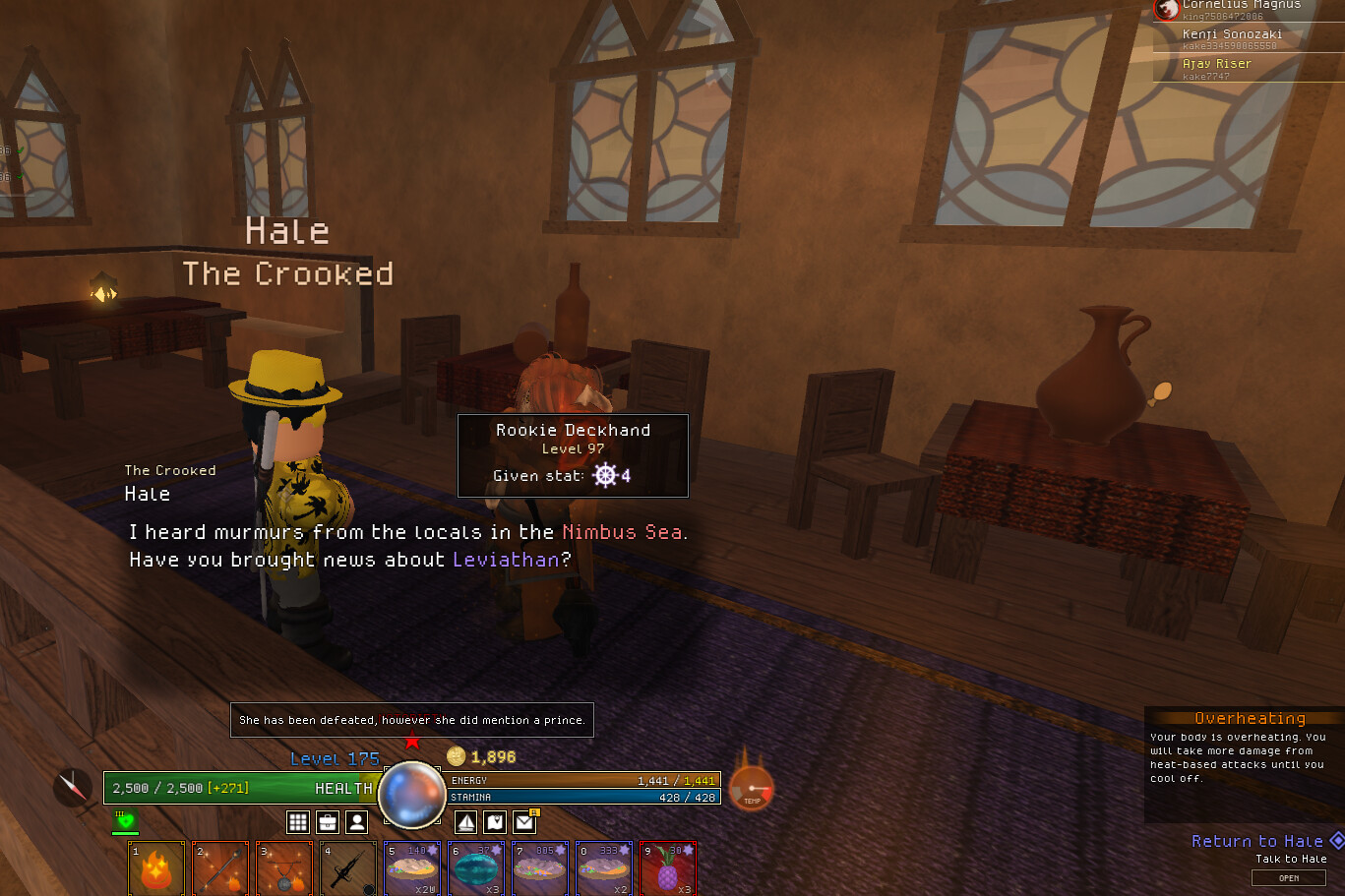Select the Return to Hale quest title

[1256, 841]
